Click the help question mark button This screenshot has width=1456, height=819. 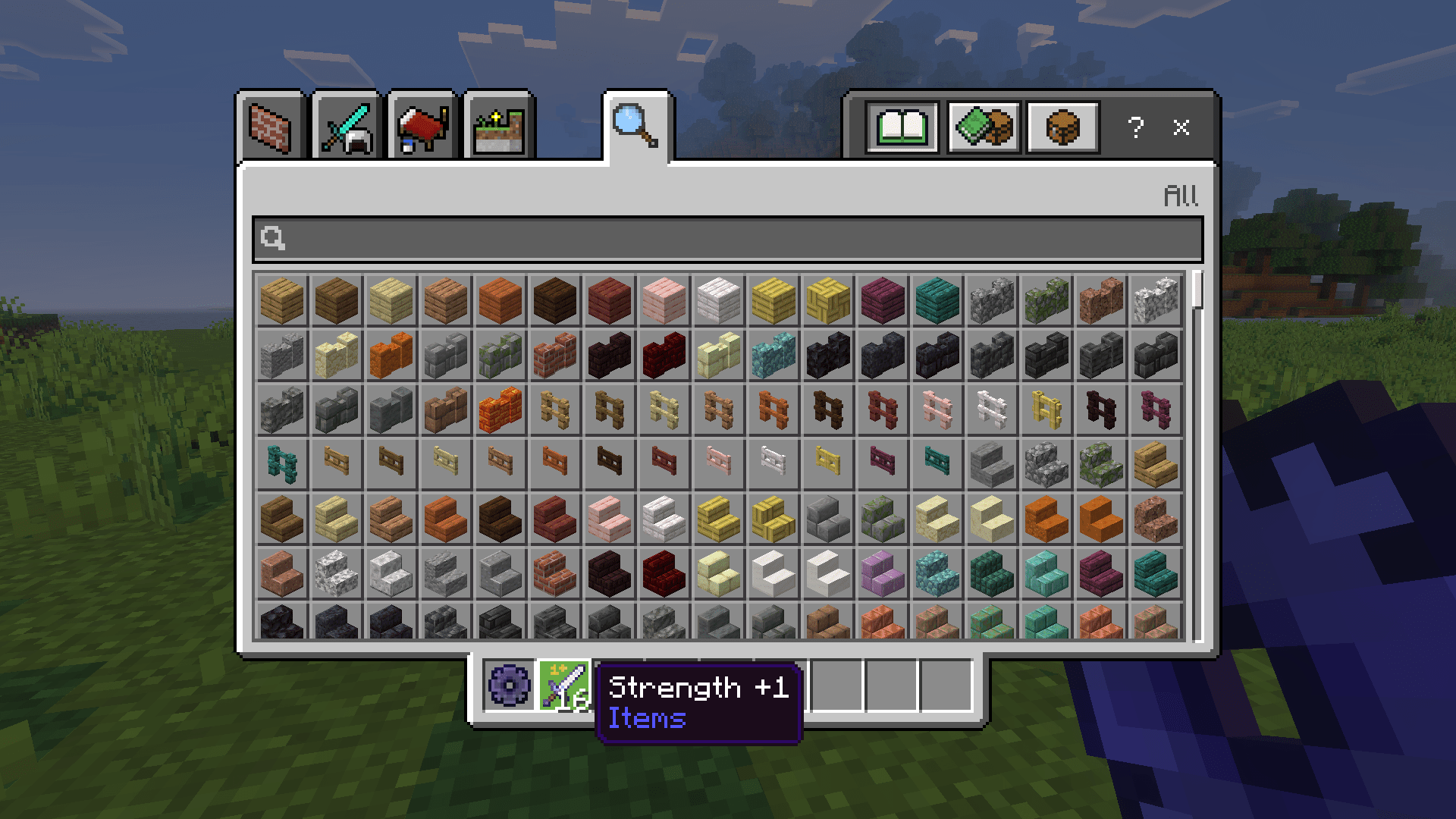coord(1135,127)
